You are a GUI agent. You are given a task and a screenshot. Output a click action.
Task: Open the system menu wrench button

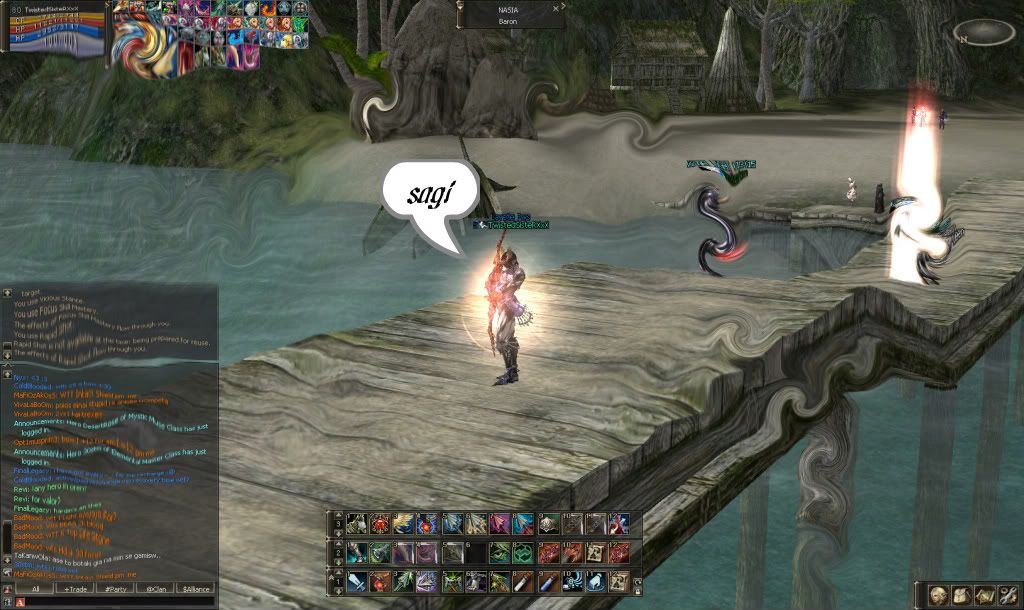click(x=1006, y=594)
